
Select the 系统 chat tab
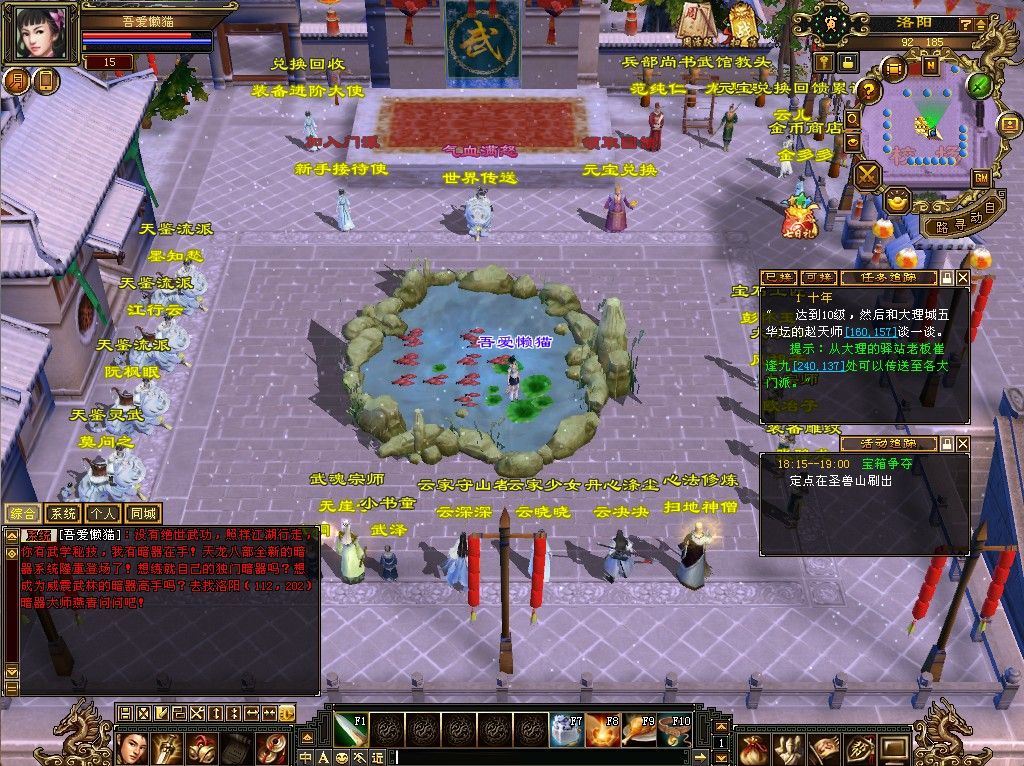coord(63,513)
